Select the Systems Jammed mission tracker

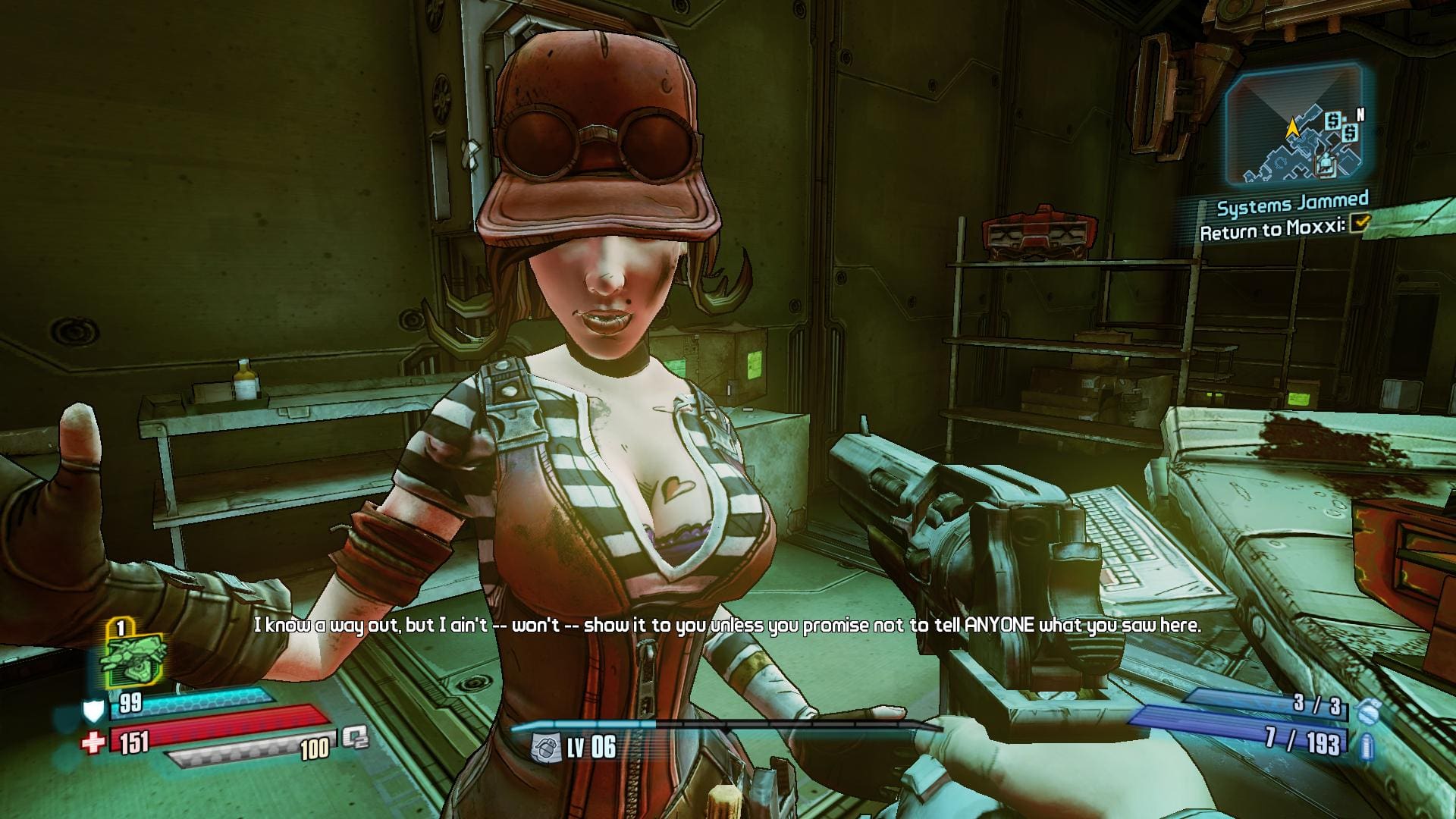click(x=1292, y=204)
